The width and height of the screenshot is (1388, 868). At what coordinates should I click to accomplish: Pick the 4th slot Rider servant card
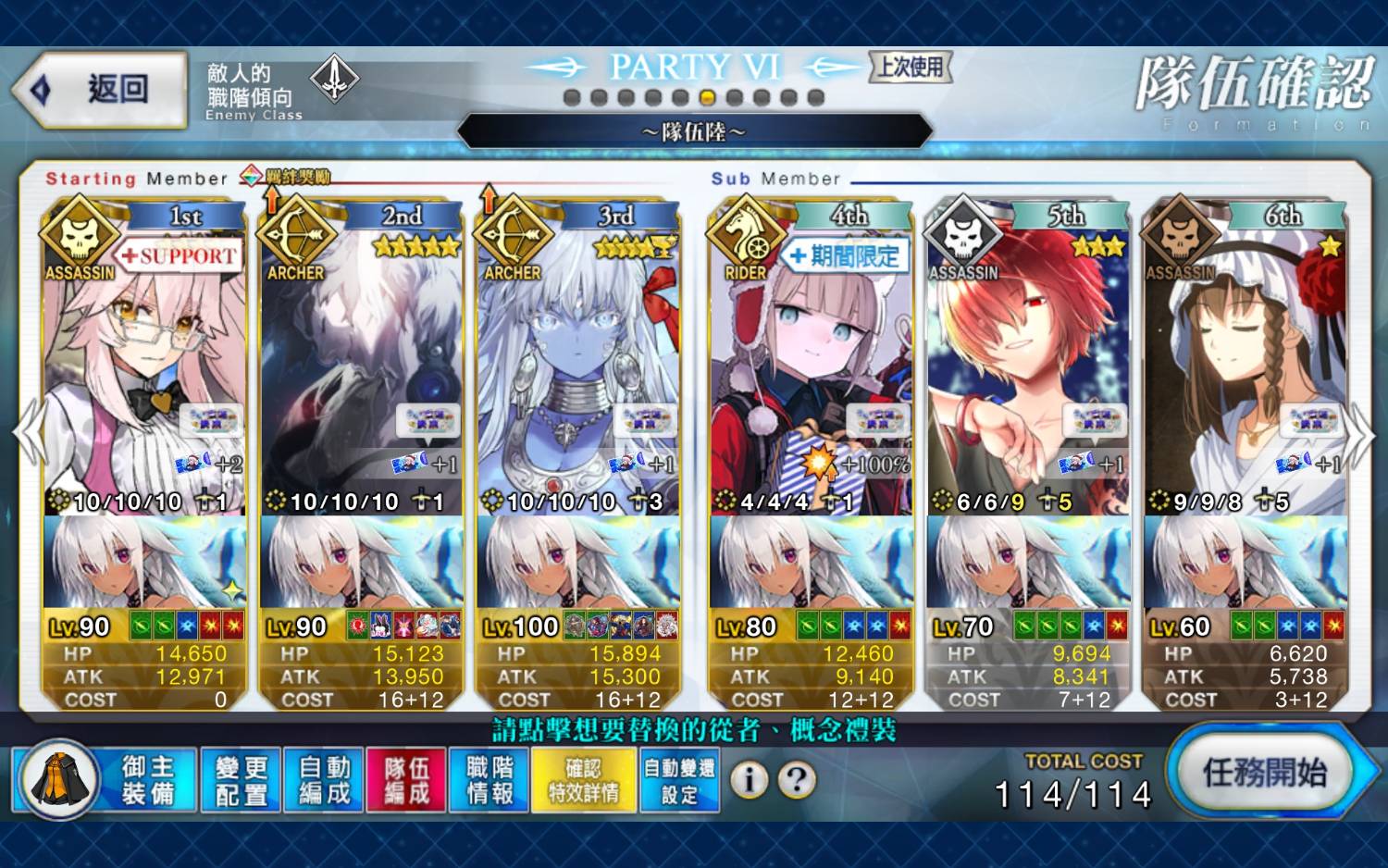[x=811, y=370]
